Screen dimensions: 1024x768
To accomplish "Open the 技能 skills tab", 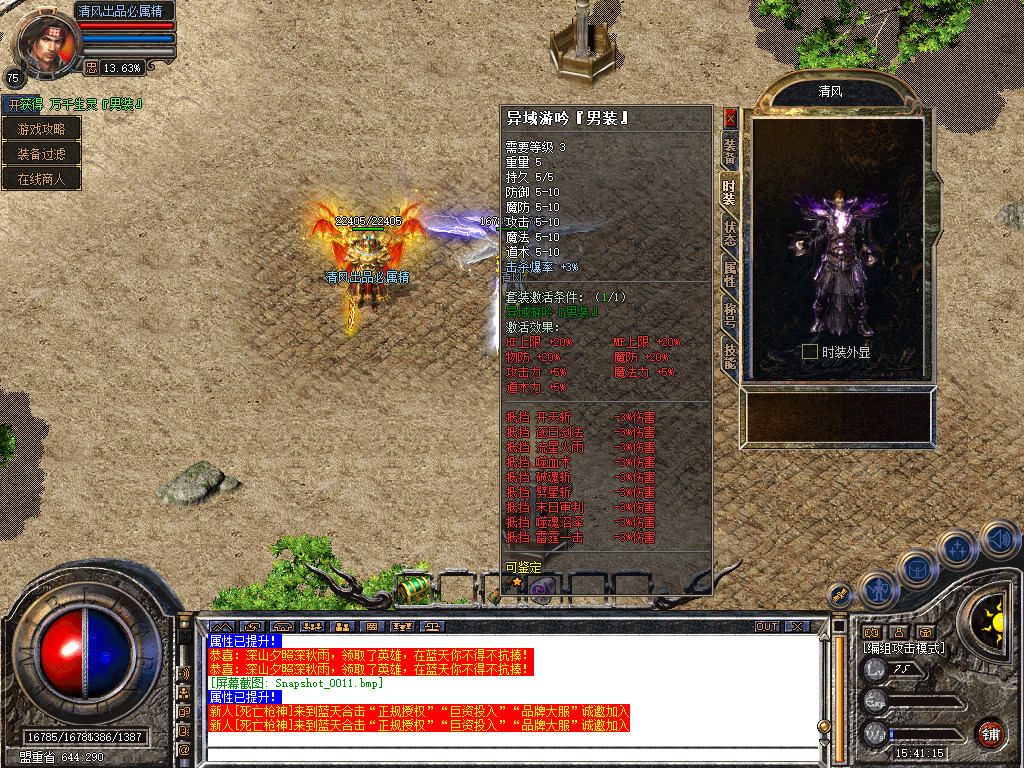I will [x=730, y=354].
